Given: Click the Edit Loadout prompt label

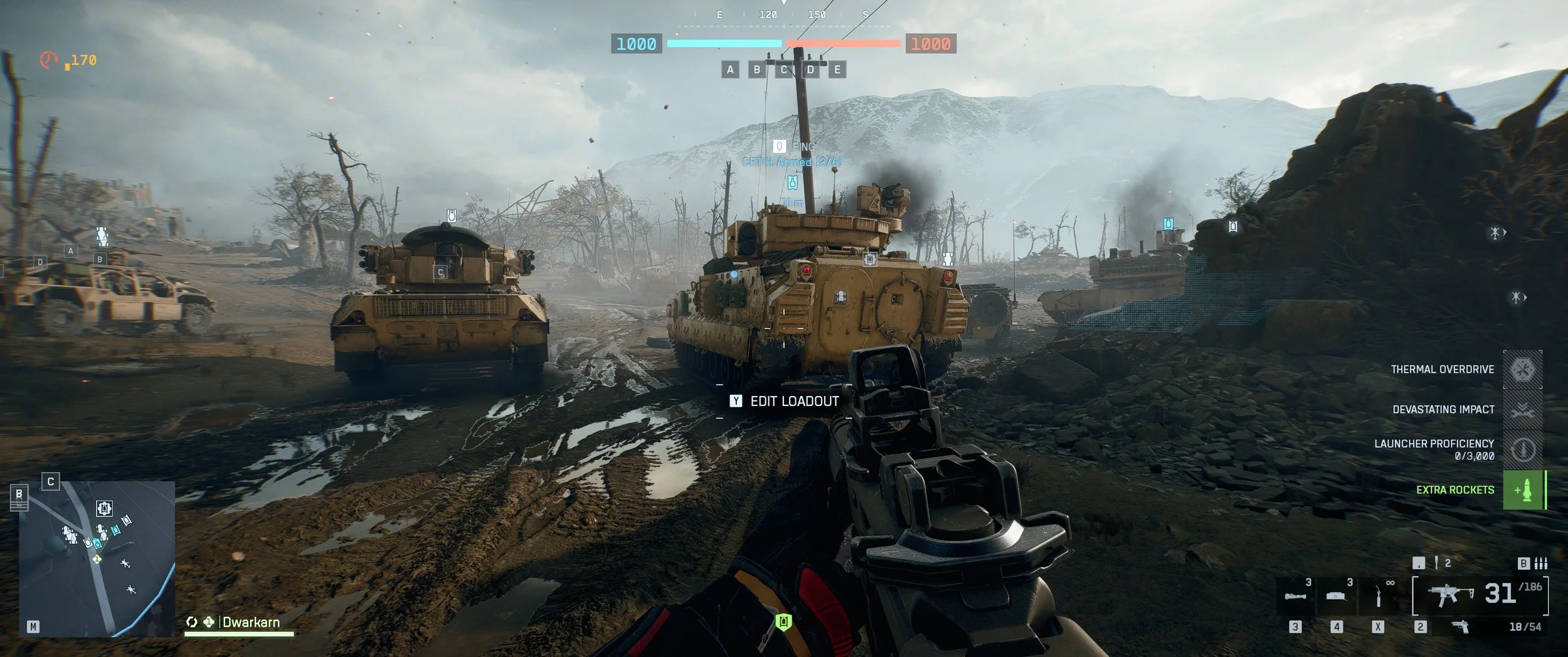Looking at the screenshot, I should click(x=794, y=402).
